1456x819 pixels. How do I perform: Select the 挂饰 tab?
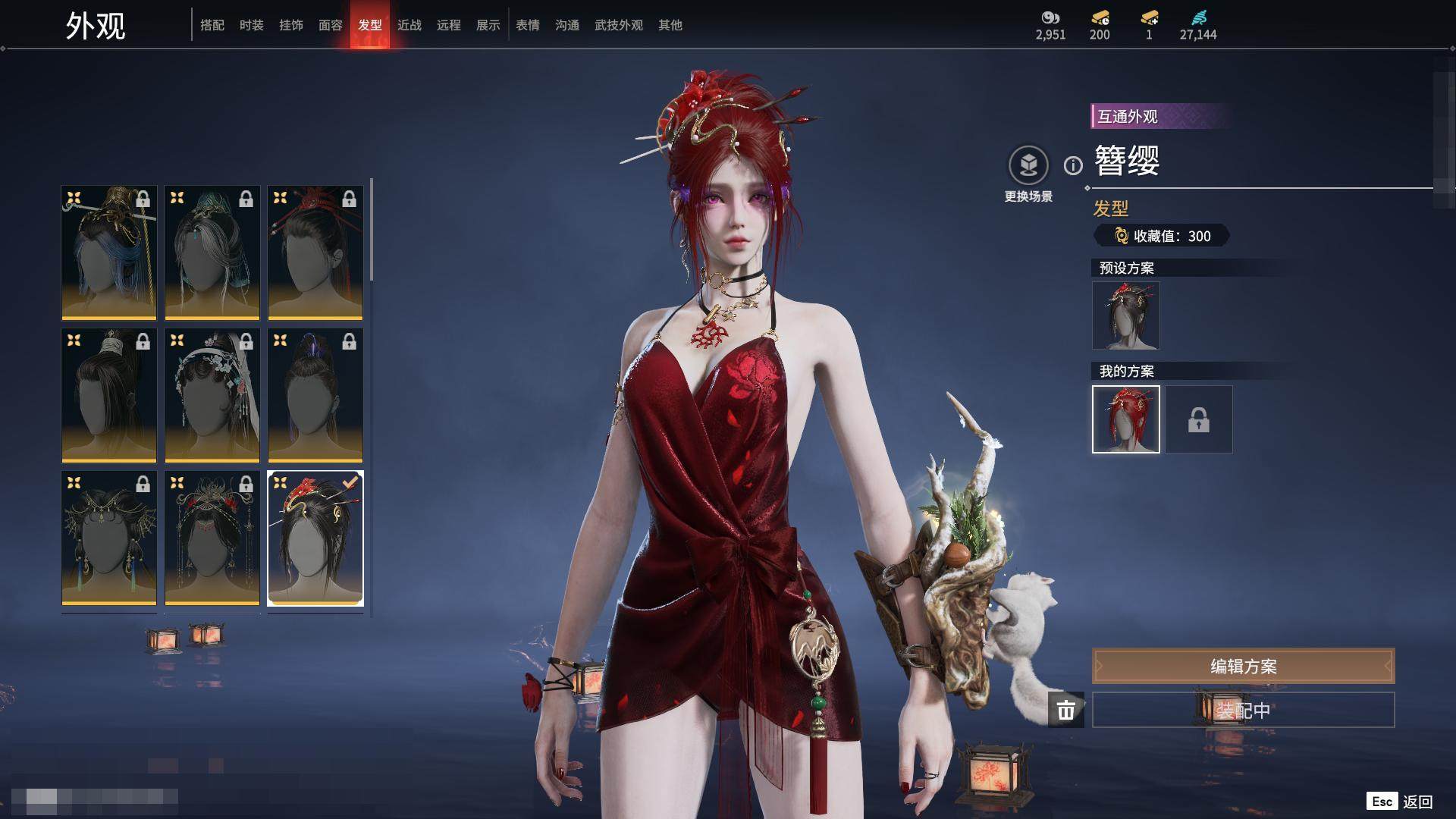coord(291,25)
